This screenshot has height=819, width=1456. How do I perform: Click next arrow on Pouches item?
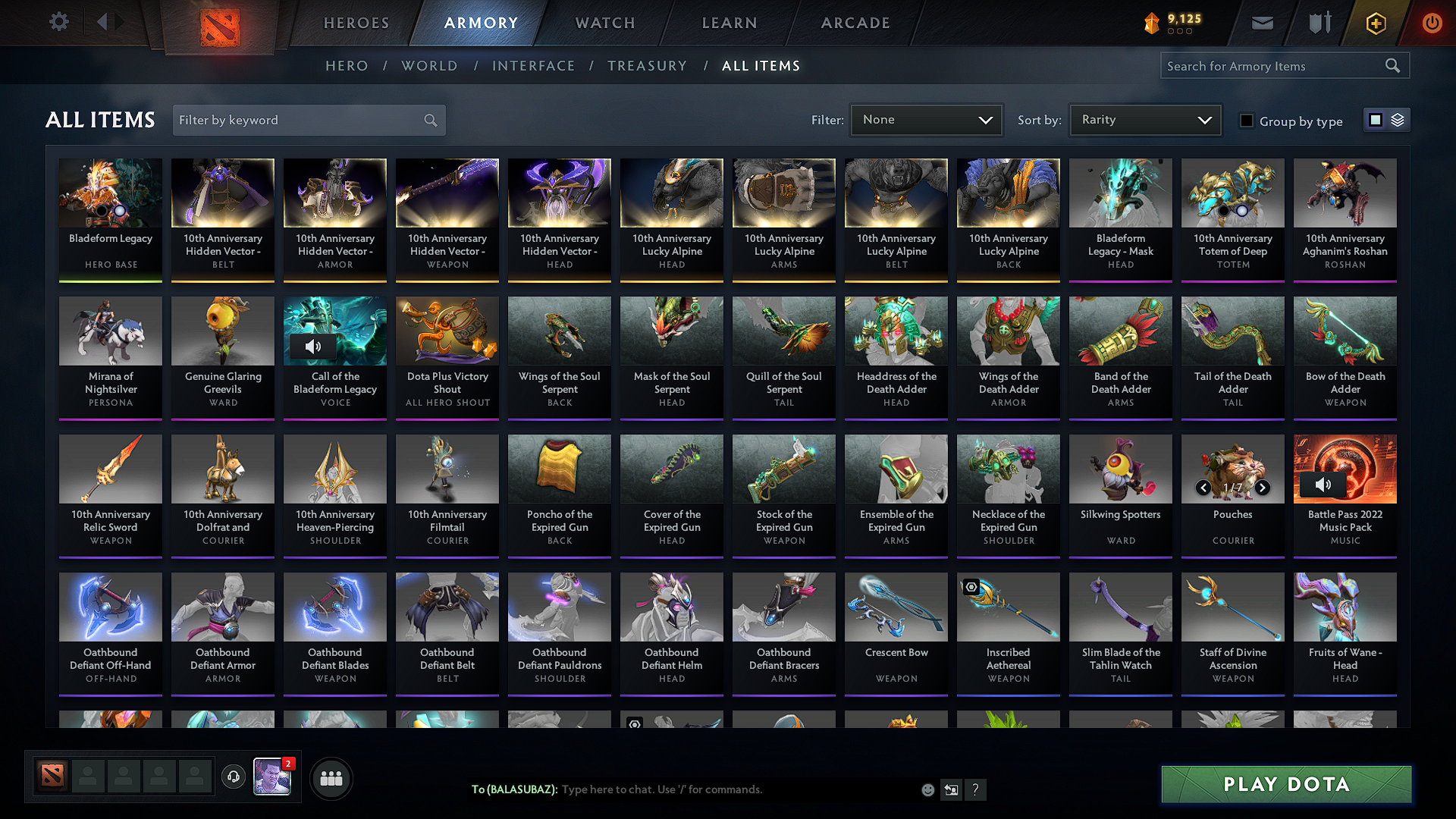point(1263,489)
